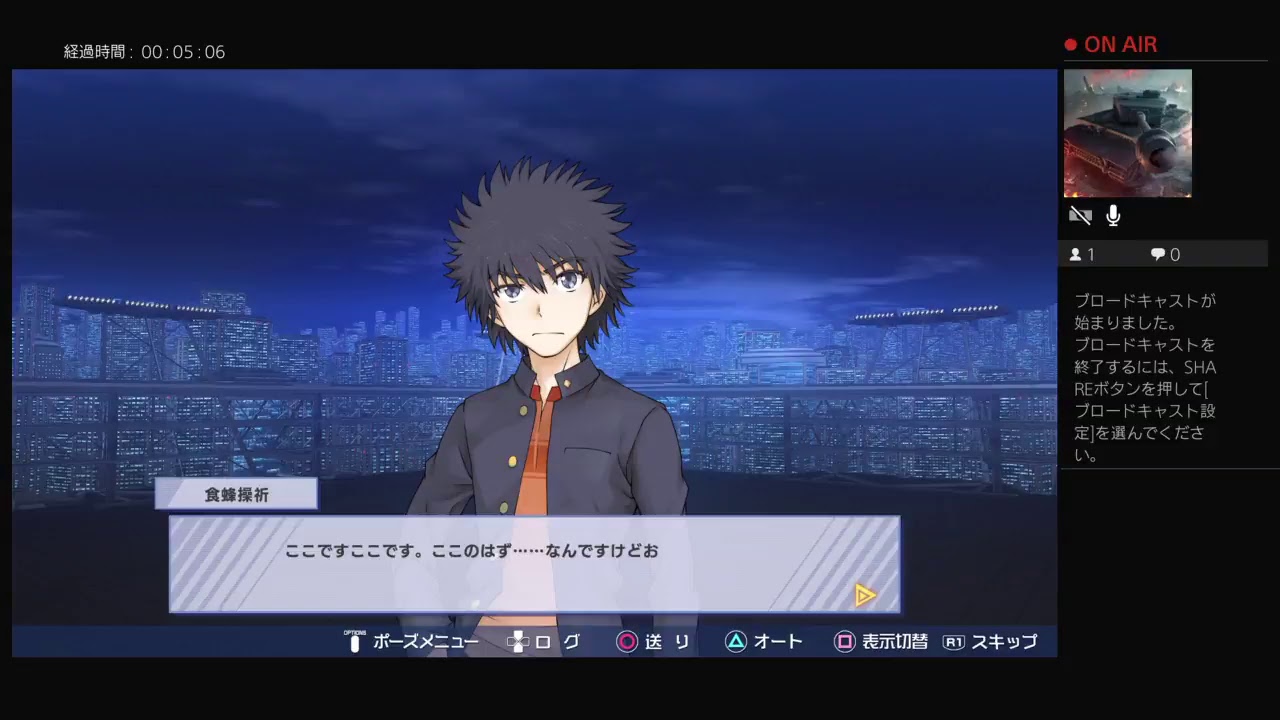Image resolution: width=1280 pixels, height=720 pixels.
Task: Click the comment bubble icon showing 0
Action: tap(1157, 254)
